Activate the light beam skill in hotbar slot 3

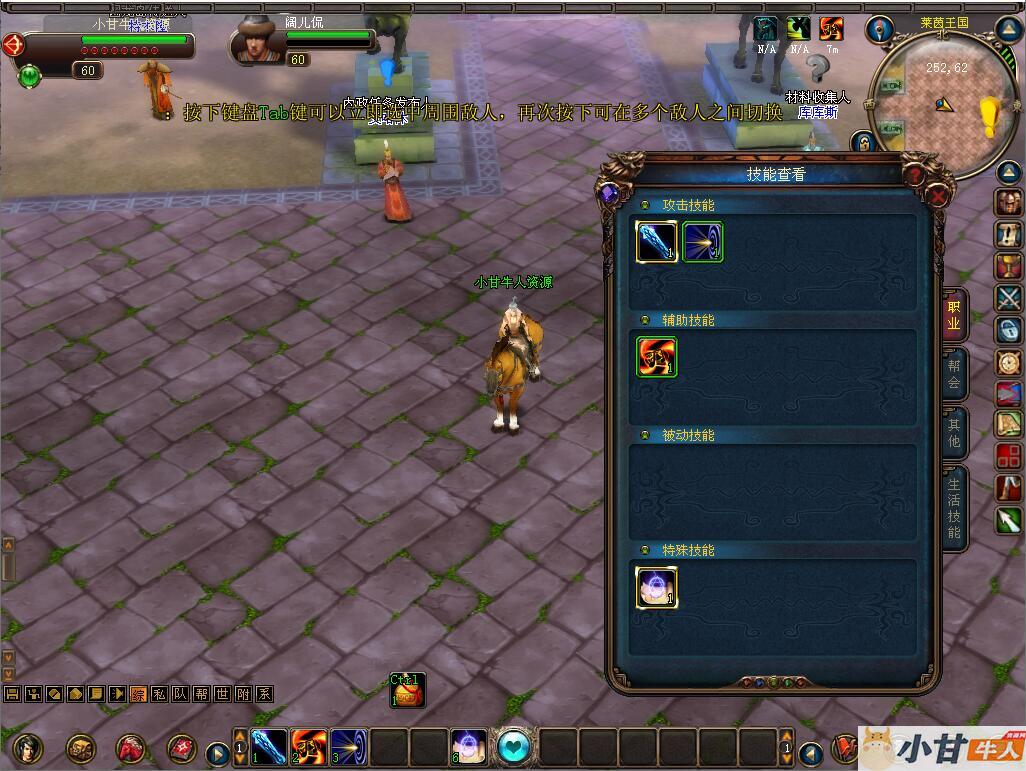pos(348,747)
